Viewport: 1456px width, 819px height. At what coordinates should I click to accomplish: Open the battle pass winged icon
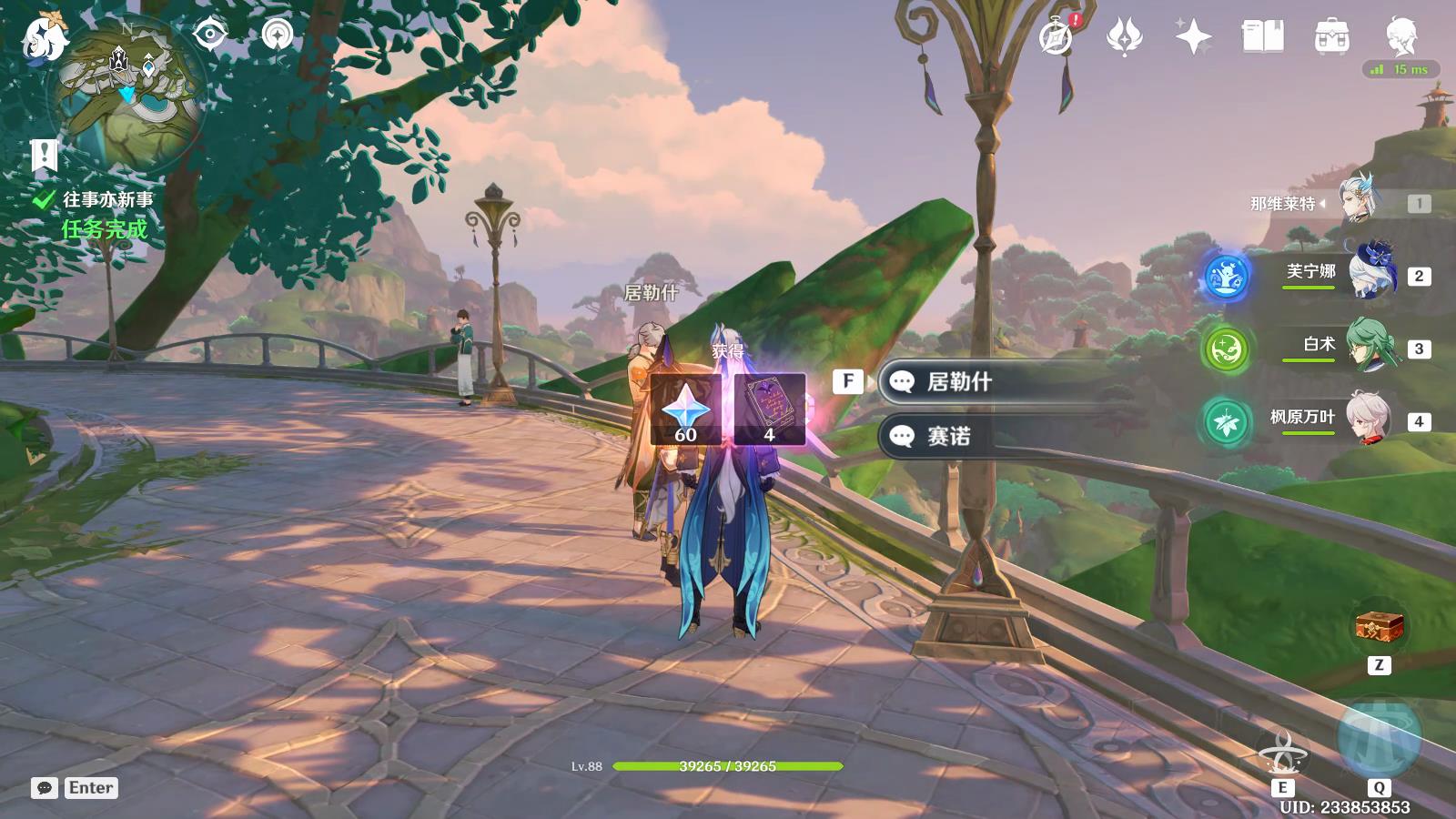[1124, 37]
